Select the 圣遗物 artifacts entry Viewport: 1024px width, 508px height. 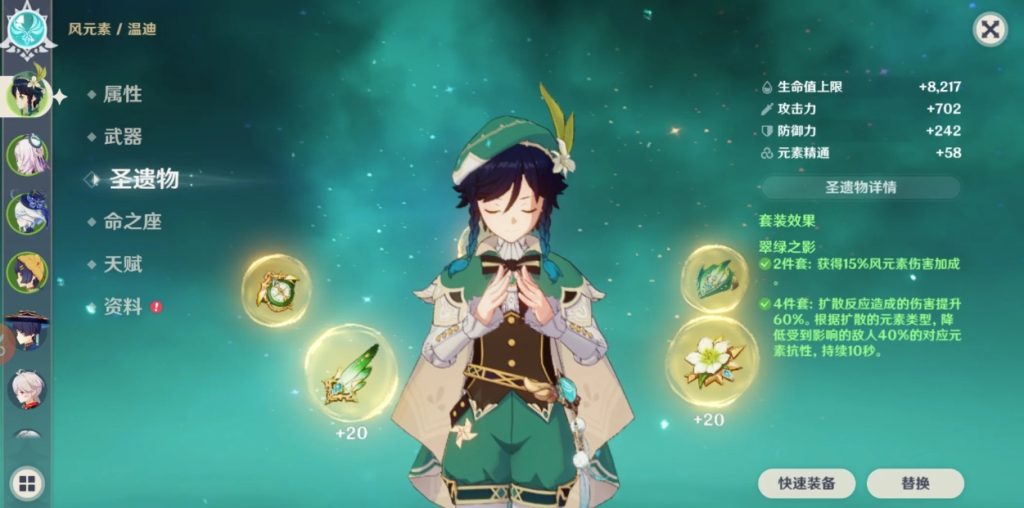pos(143,179)
